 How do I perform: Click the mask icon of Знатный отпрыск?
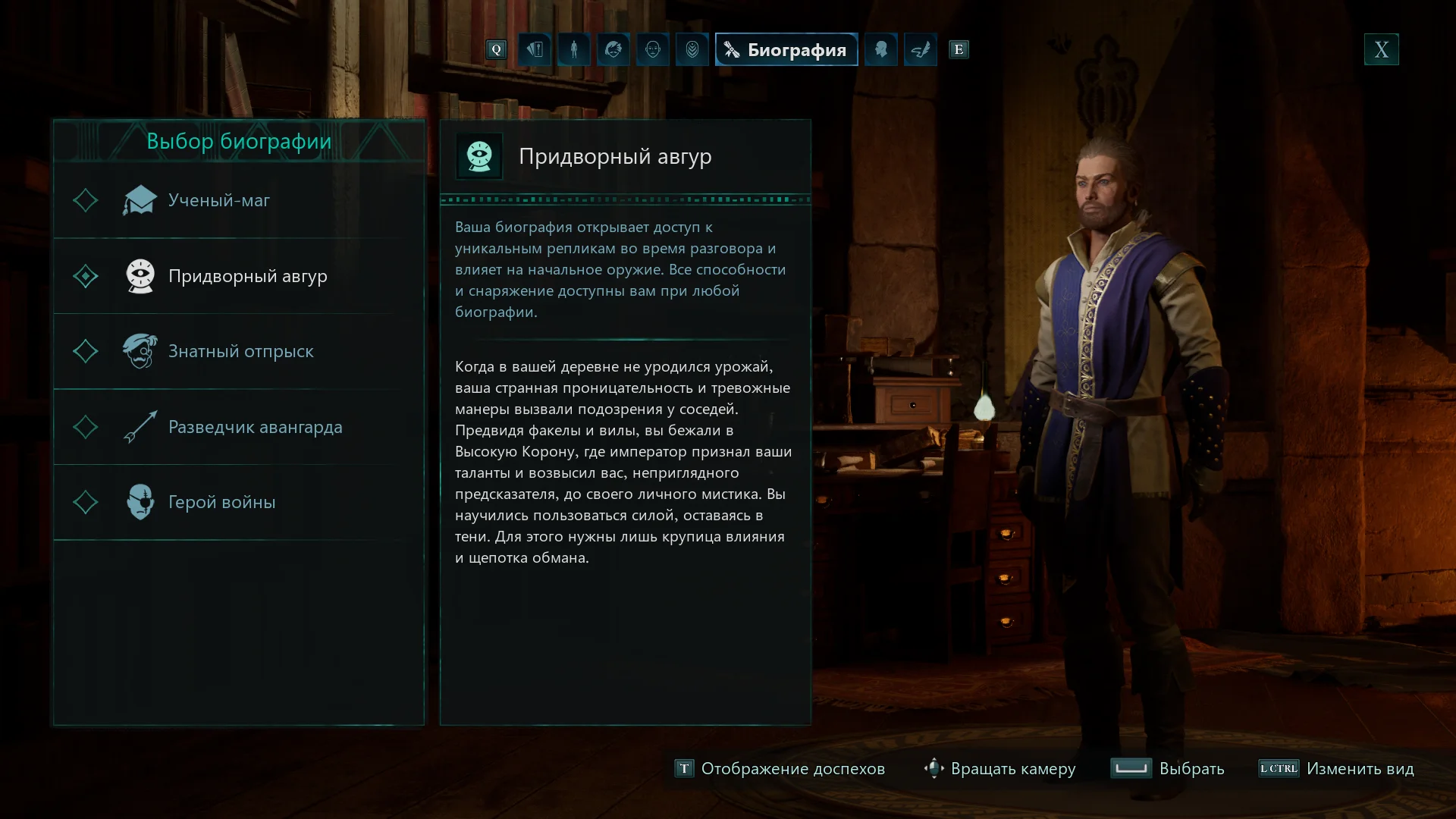click(x=140, y=351)
